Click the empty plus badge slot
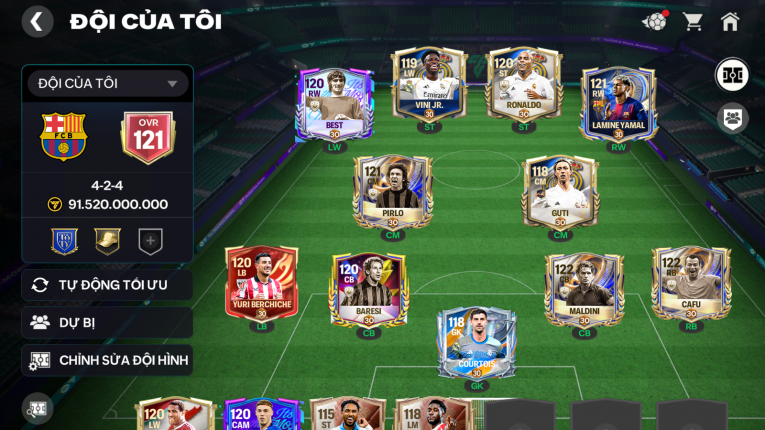The width and height of the screenshot is (765, 430). (x=150, y=241)
